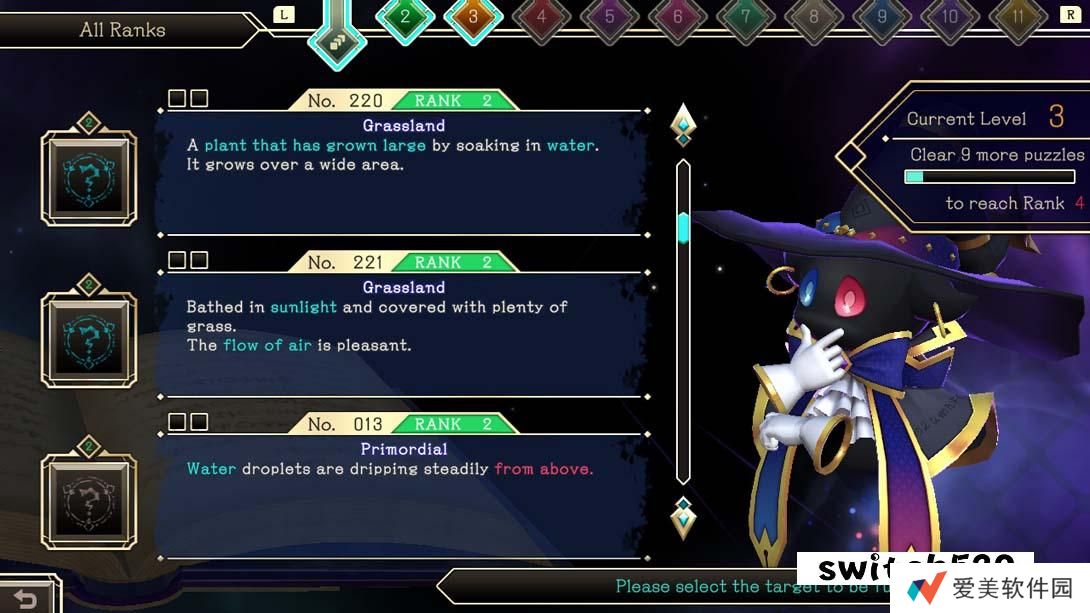Select the rank 8 diamond tab
Screen dimensions: 1090x613
pos(813,16)
